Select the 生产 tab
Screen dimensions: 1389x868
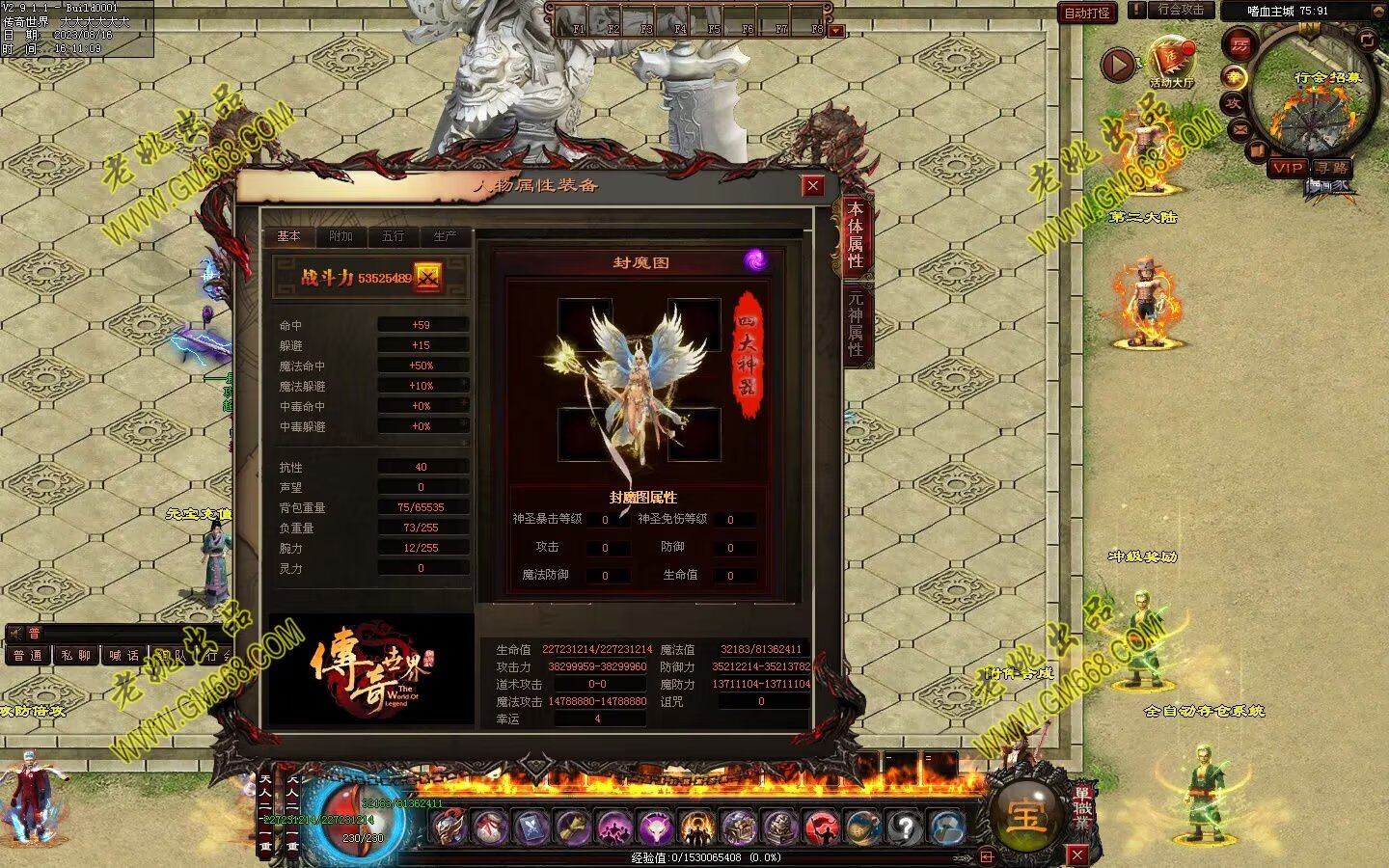point(445,236)
